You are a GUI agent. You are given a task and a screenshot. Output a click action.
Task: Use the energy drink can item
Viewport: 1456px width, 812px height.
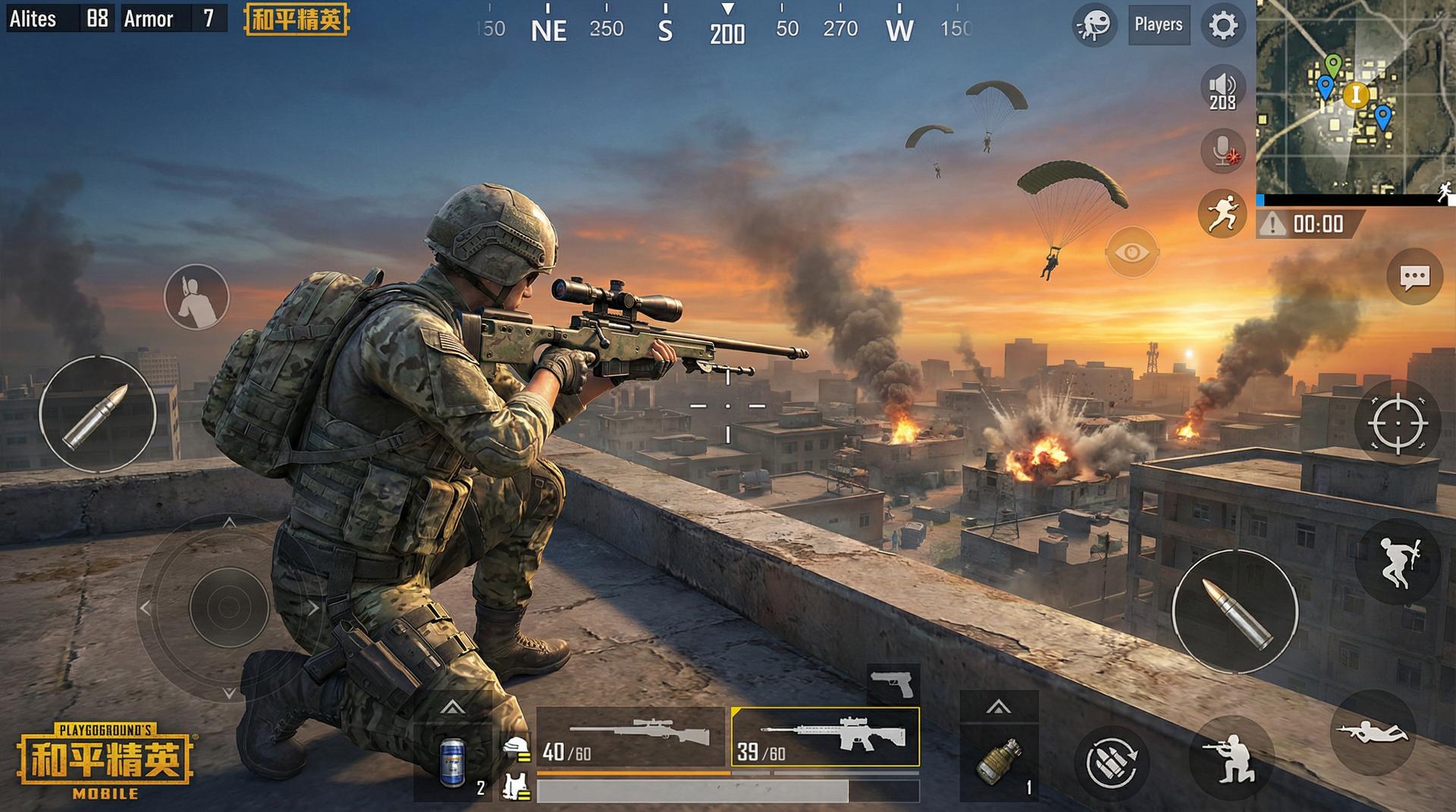(453, 760)
